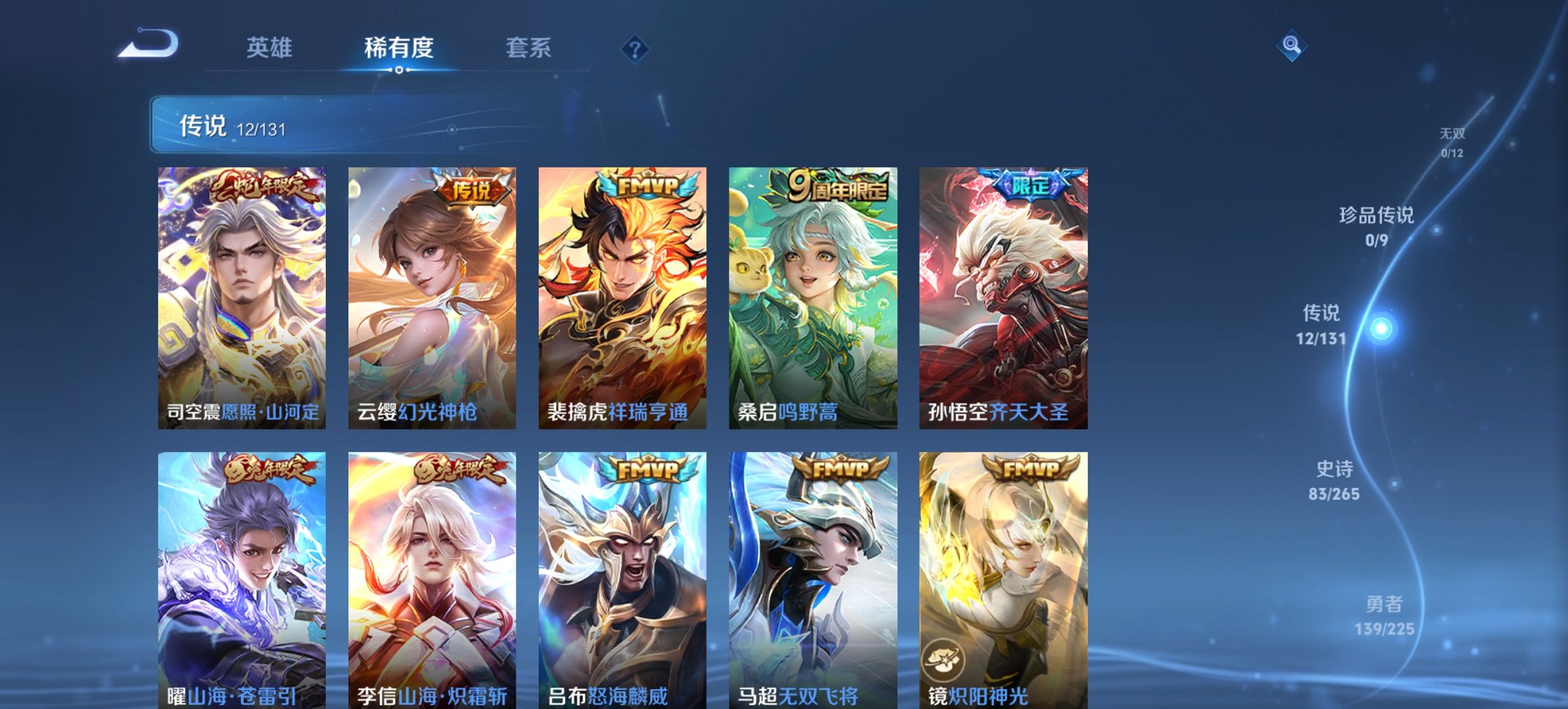The width and height of the screenshot is (1568, 709).
Task: Switch to the 英雄 tab
Action: [x=272, y=48]
